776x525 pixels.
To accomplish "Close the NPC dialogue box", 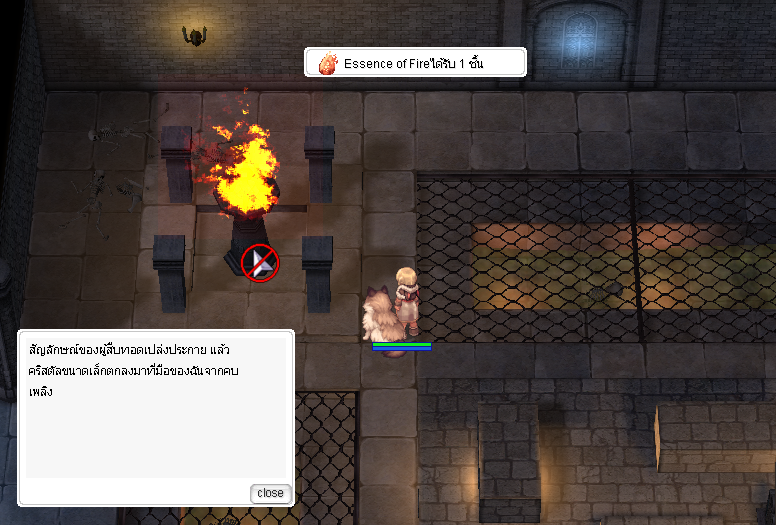I will pos(270,493).
